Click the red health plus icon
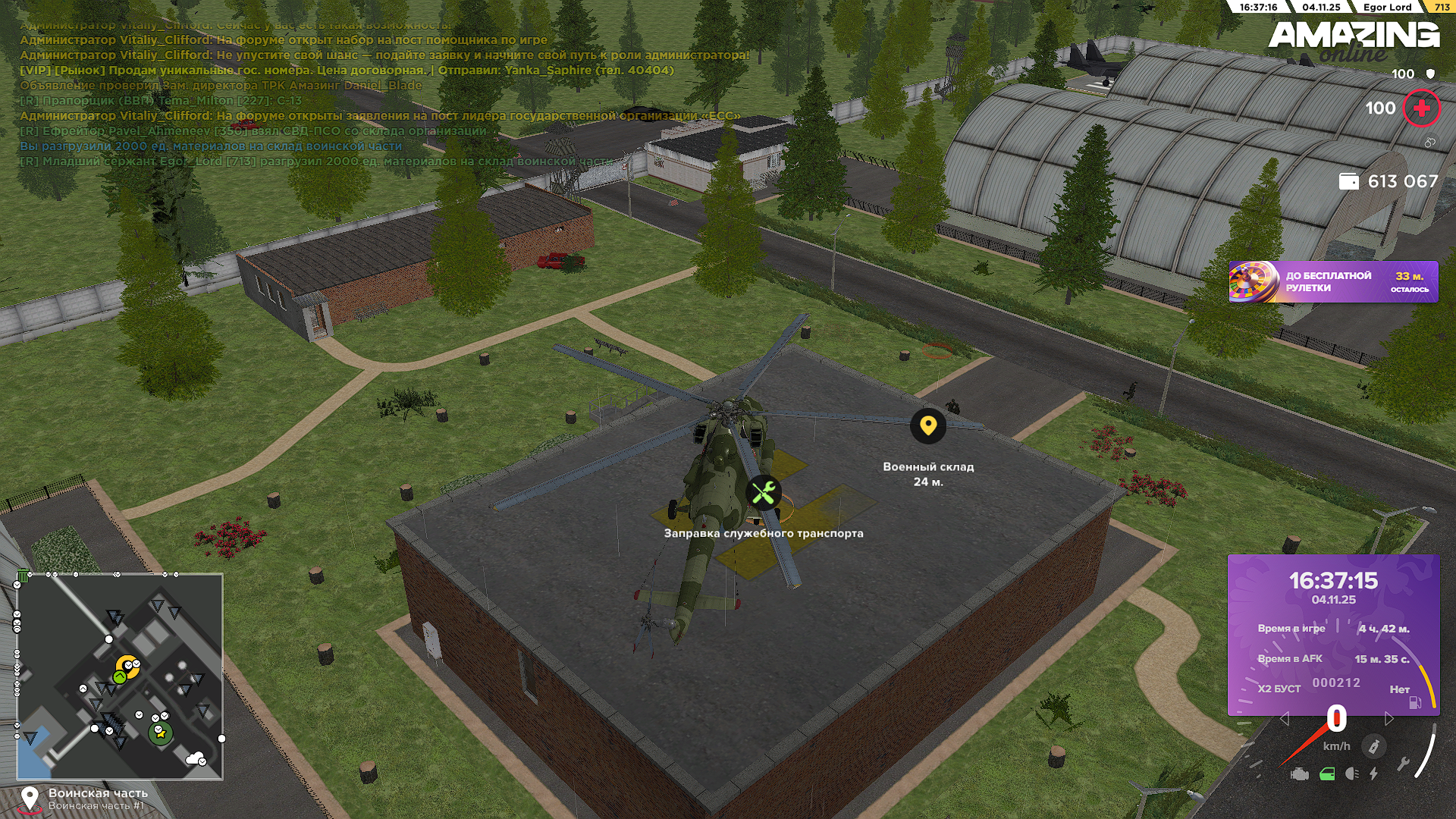Screen dimensions: 1456x819 pyautogui.click(x=1421, y=108)
